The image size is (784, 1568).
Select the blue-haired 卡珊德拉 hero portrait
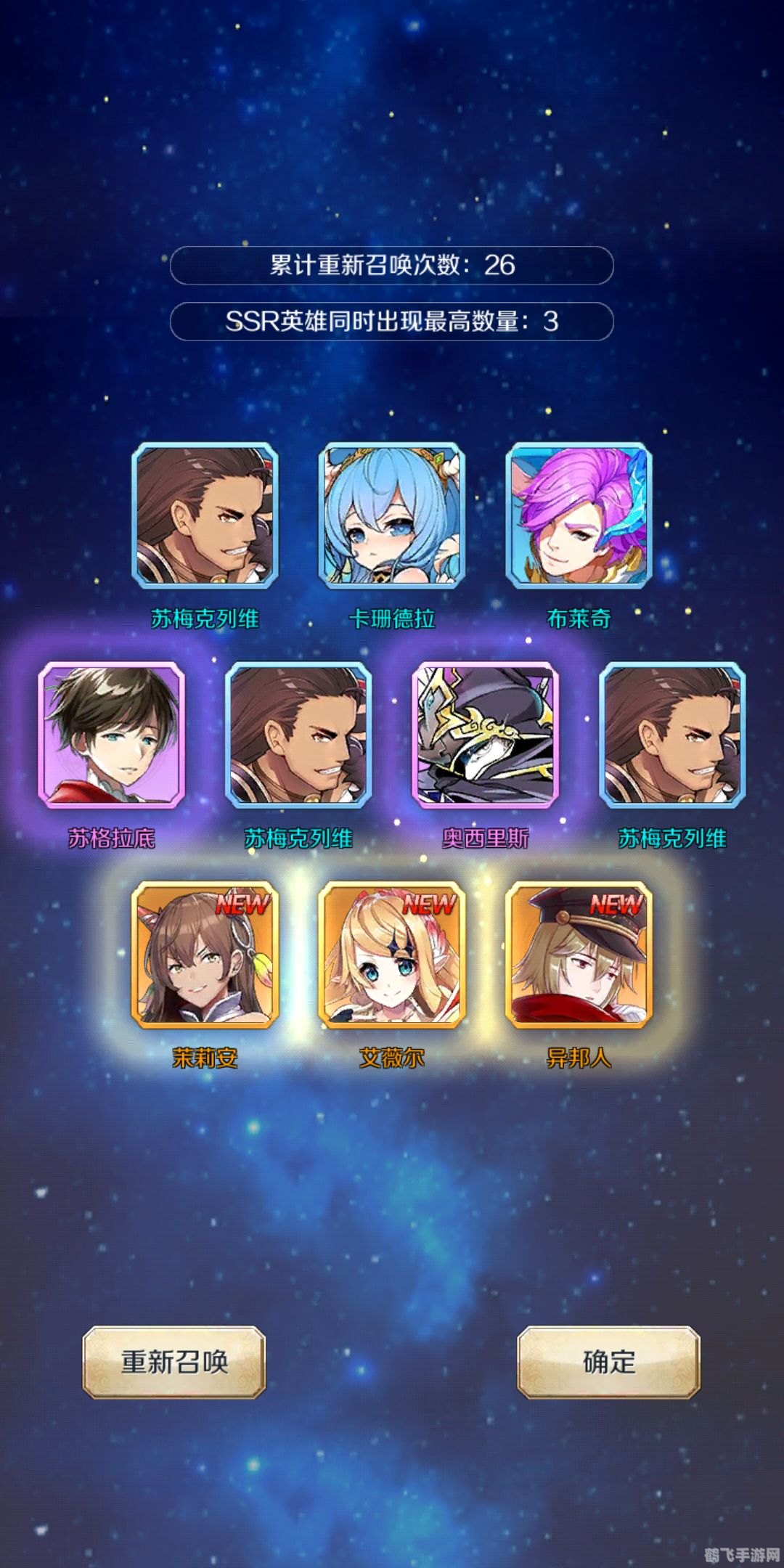point(392,515)
